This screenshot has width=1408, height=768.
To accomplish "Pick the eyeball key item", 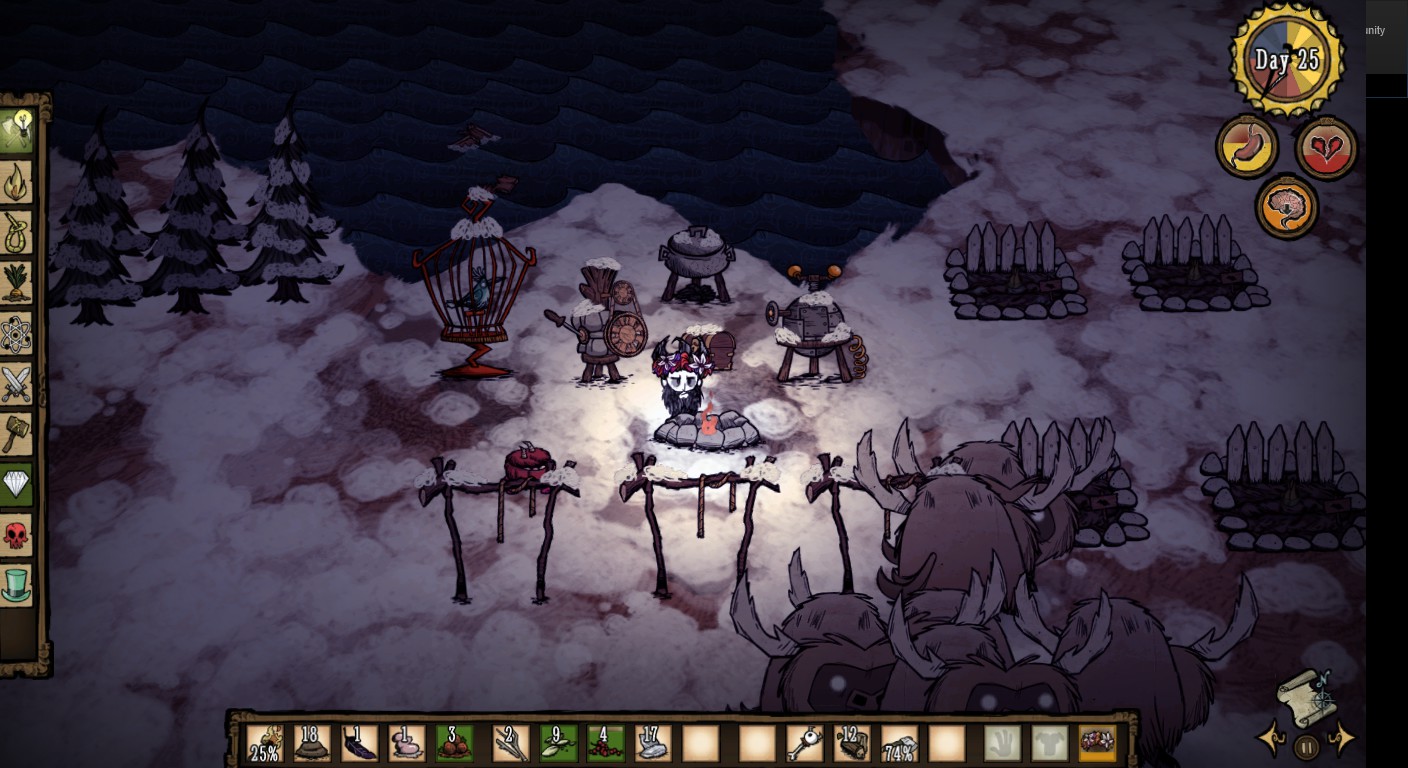I will 803,744.
